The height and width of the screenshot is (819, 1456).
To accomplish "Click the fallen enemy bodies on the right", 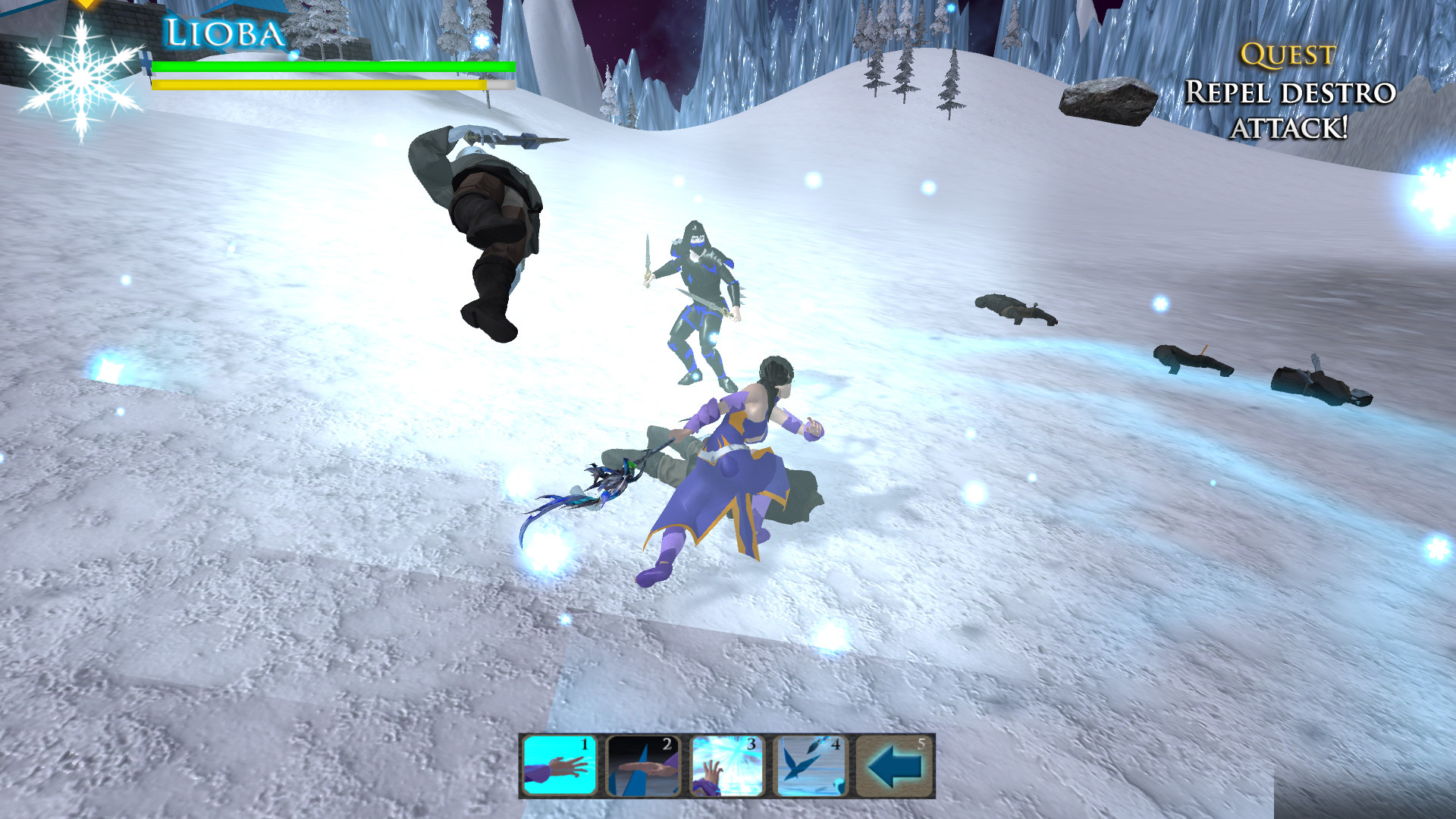I will point(1191,360).
